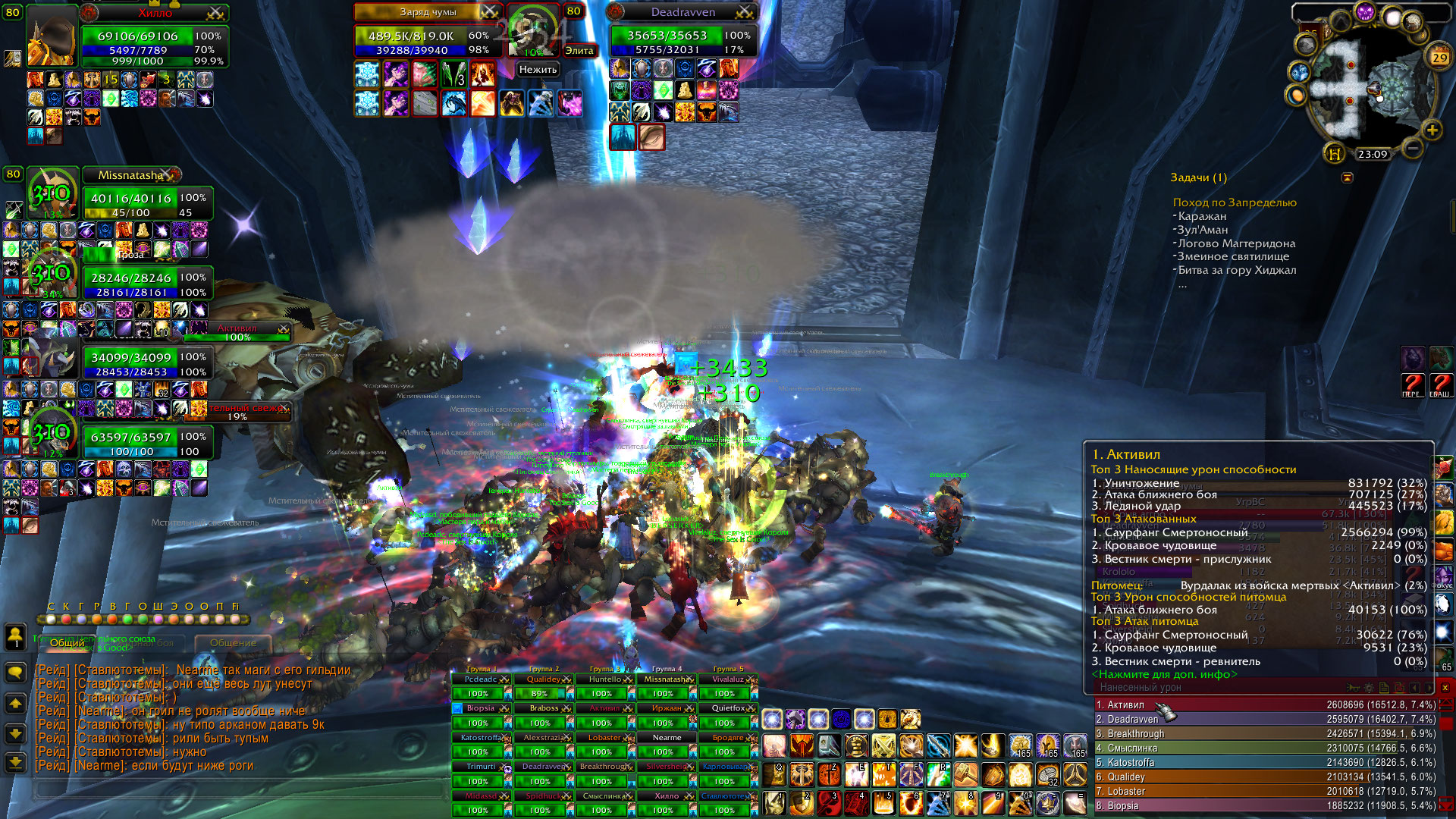
Task: Switch to the Общий chat tab
Action: coord(67,642)
